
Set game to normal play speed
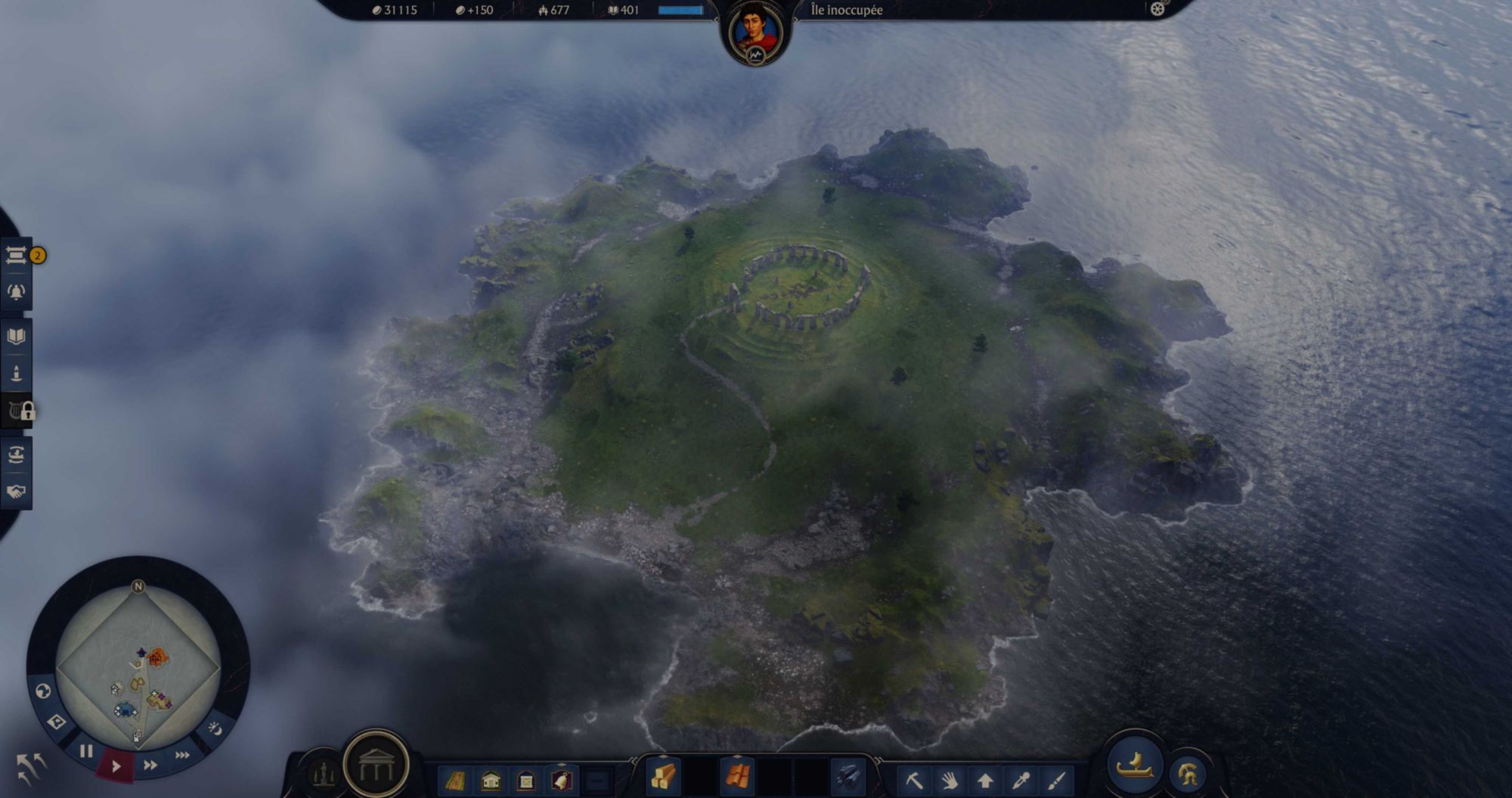tap(116, 766)
